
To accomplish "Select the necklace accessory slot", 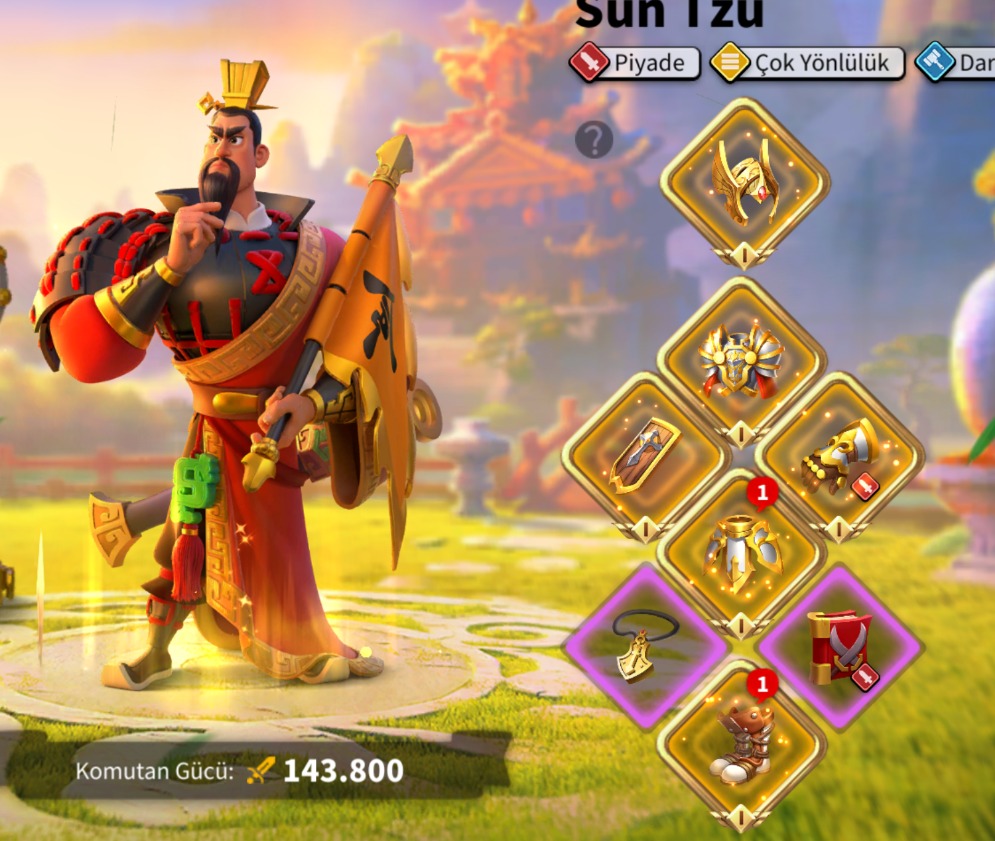I will [646, 646].
